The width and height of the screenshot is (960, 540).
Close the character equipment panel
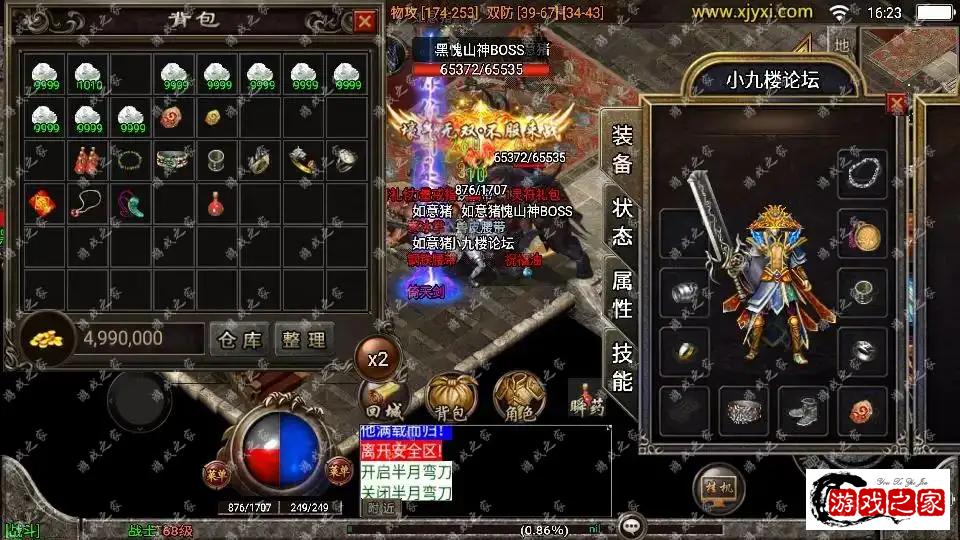pyautogui.click(x=897, y=103)
